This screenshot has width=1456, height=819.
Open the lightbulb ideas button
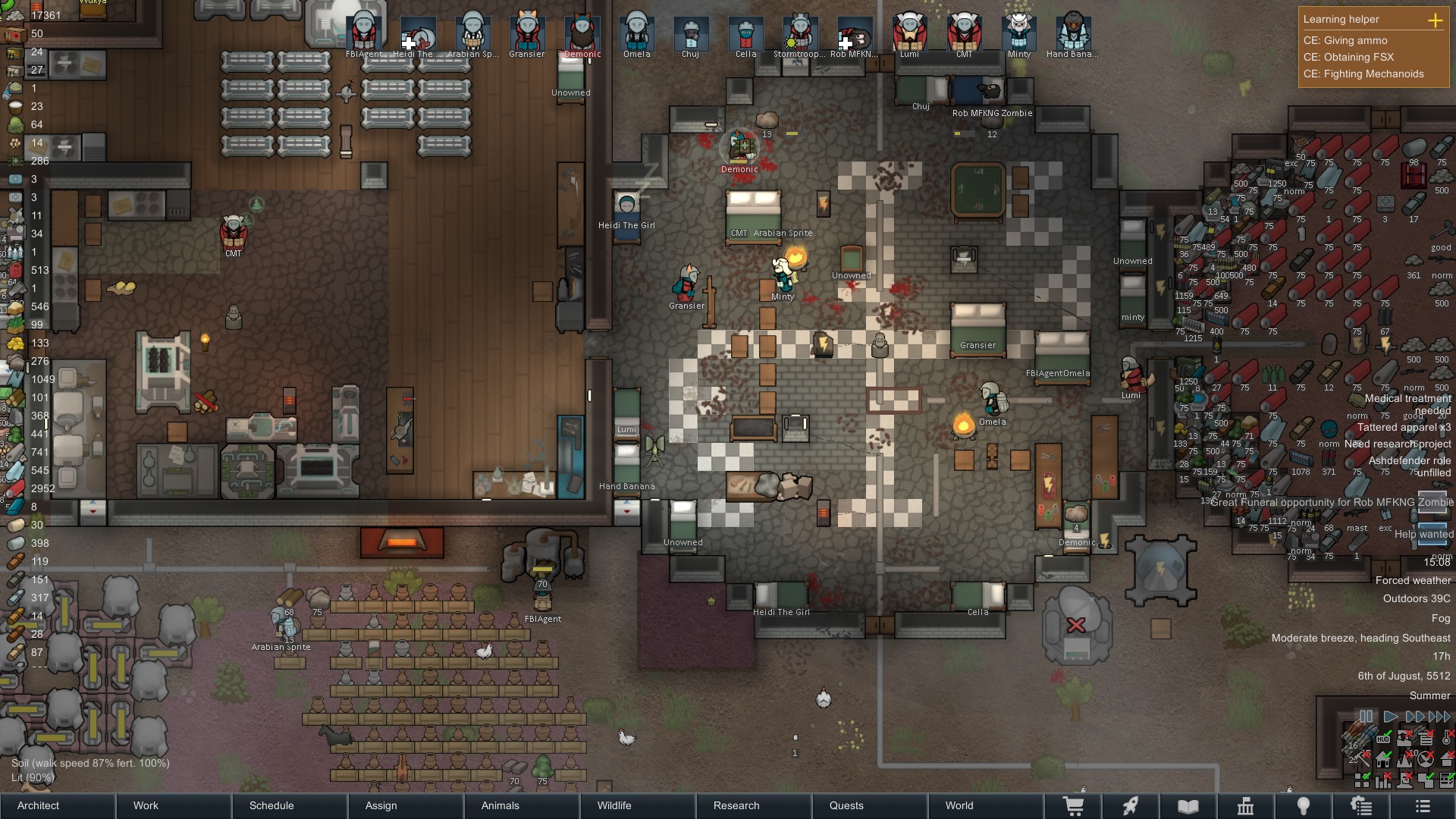[x=1303, y=806]
